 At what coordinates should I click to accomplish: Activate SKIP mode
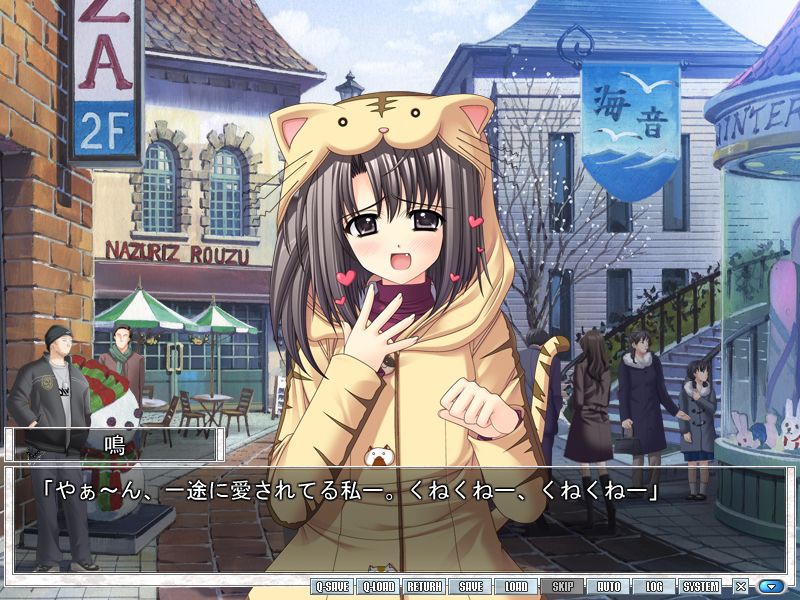(563, 587)
